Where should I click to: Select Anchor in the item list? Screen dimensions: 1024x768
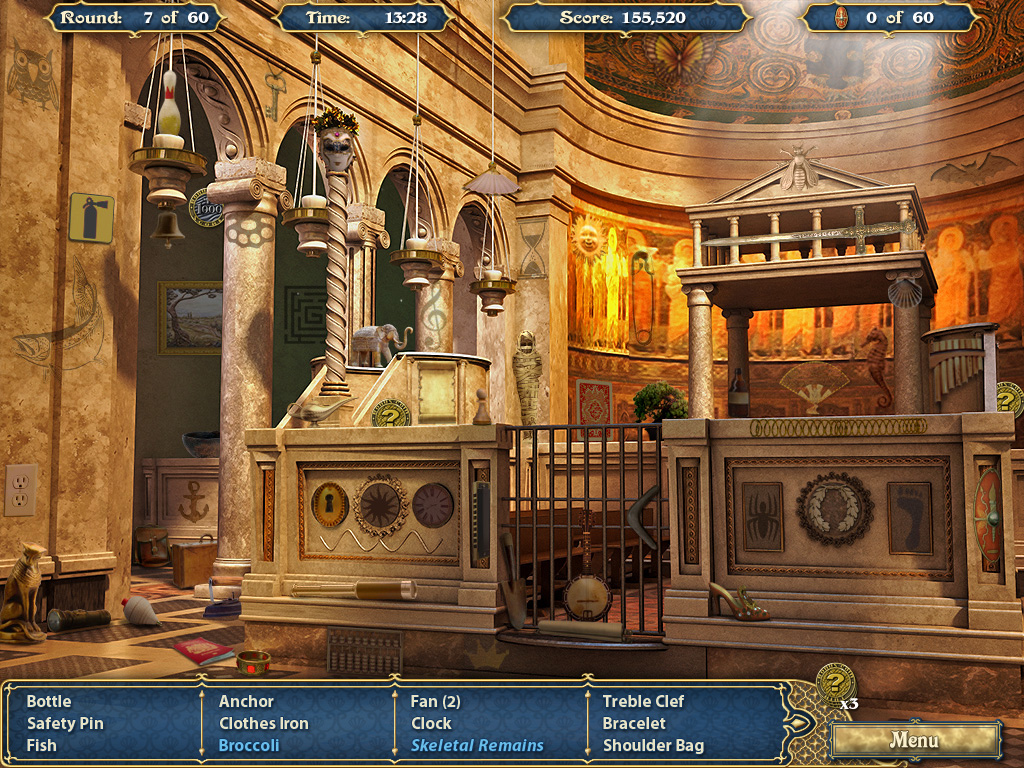point(246,701)
